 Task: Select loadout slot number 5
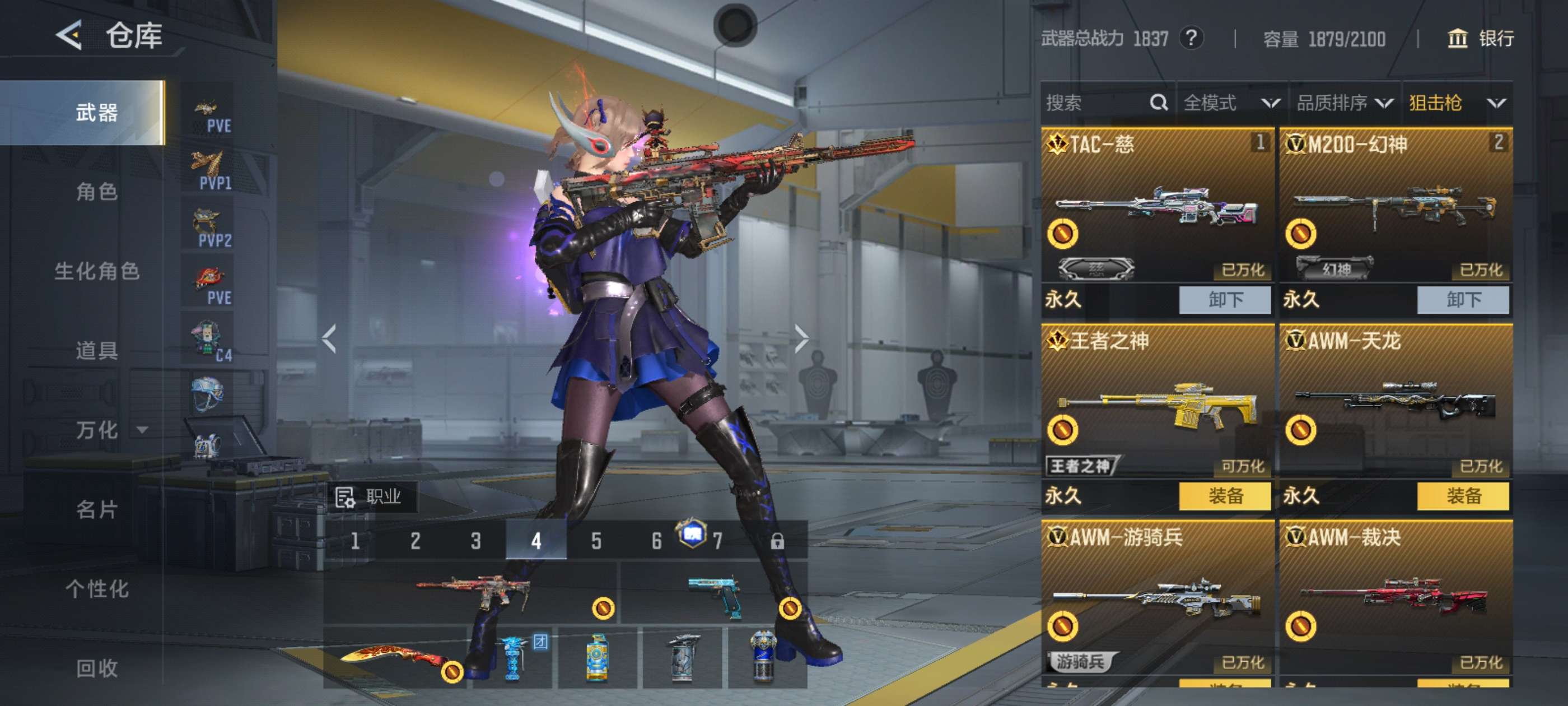click(596, 541)
